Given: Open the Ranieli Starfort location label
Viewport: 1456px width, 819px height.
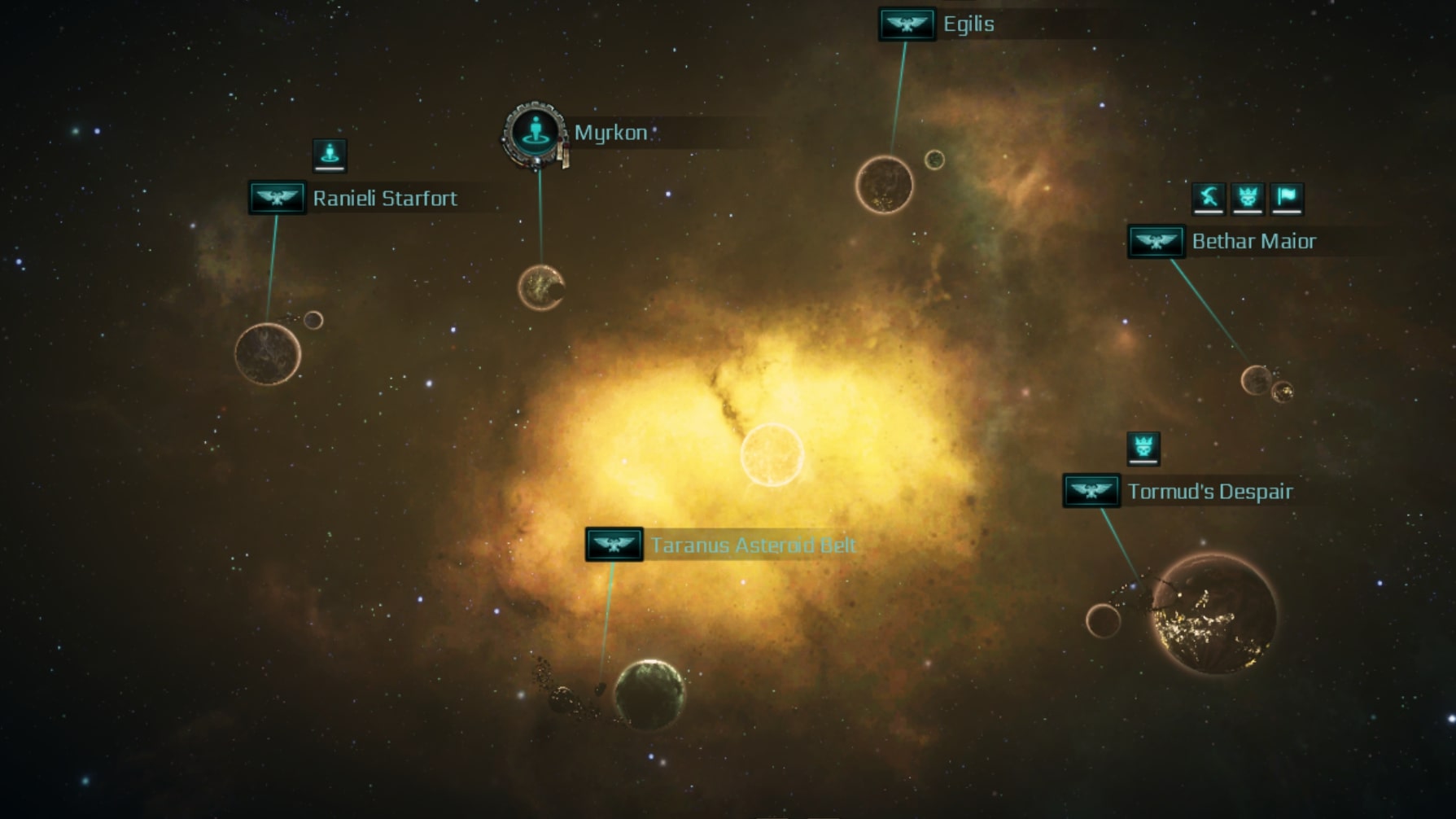Looking at the screenshot, I should 384,199.
